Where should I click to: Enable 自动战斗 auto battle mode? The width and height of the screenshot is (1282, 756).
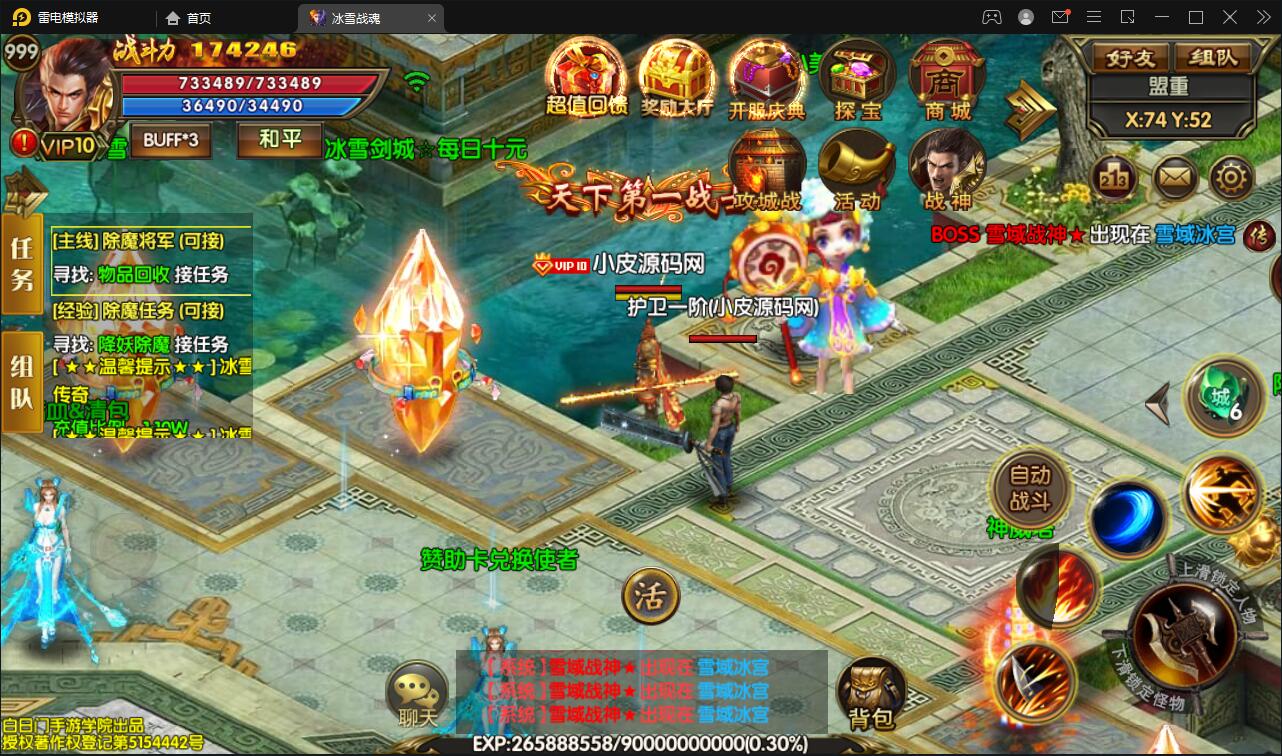1030,492
